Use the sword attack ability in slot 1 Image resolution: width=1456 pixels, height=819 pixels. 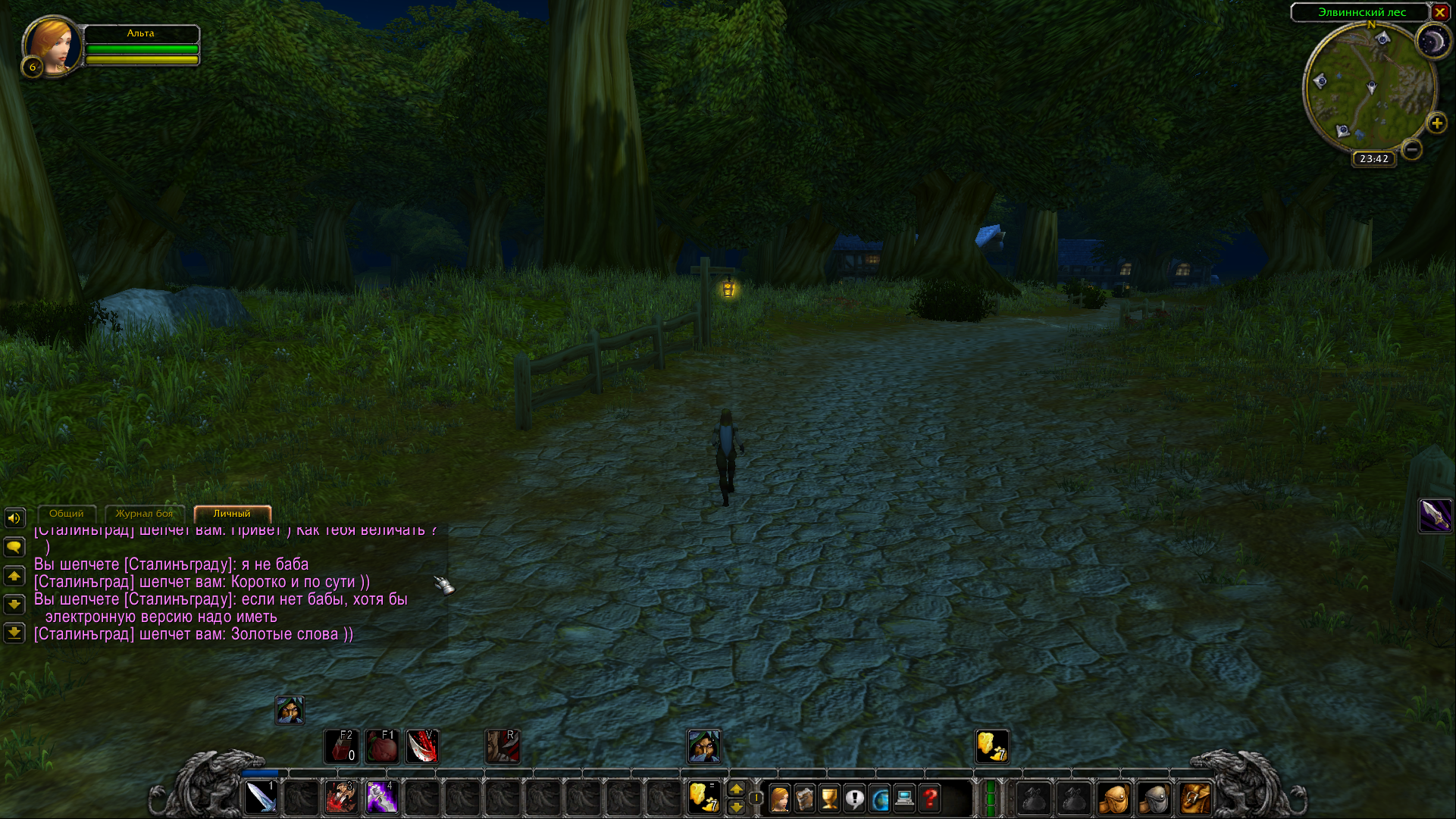261,798
